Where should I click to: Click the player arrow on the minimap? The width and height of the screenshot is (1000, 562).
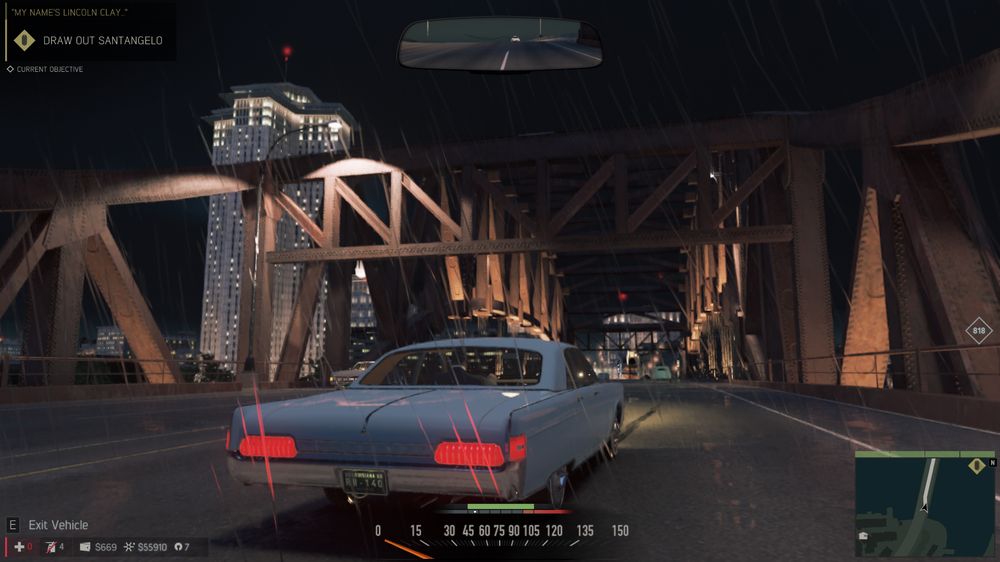pos(925,507)
